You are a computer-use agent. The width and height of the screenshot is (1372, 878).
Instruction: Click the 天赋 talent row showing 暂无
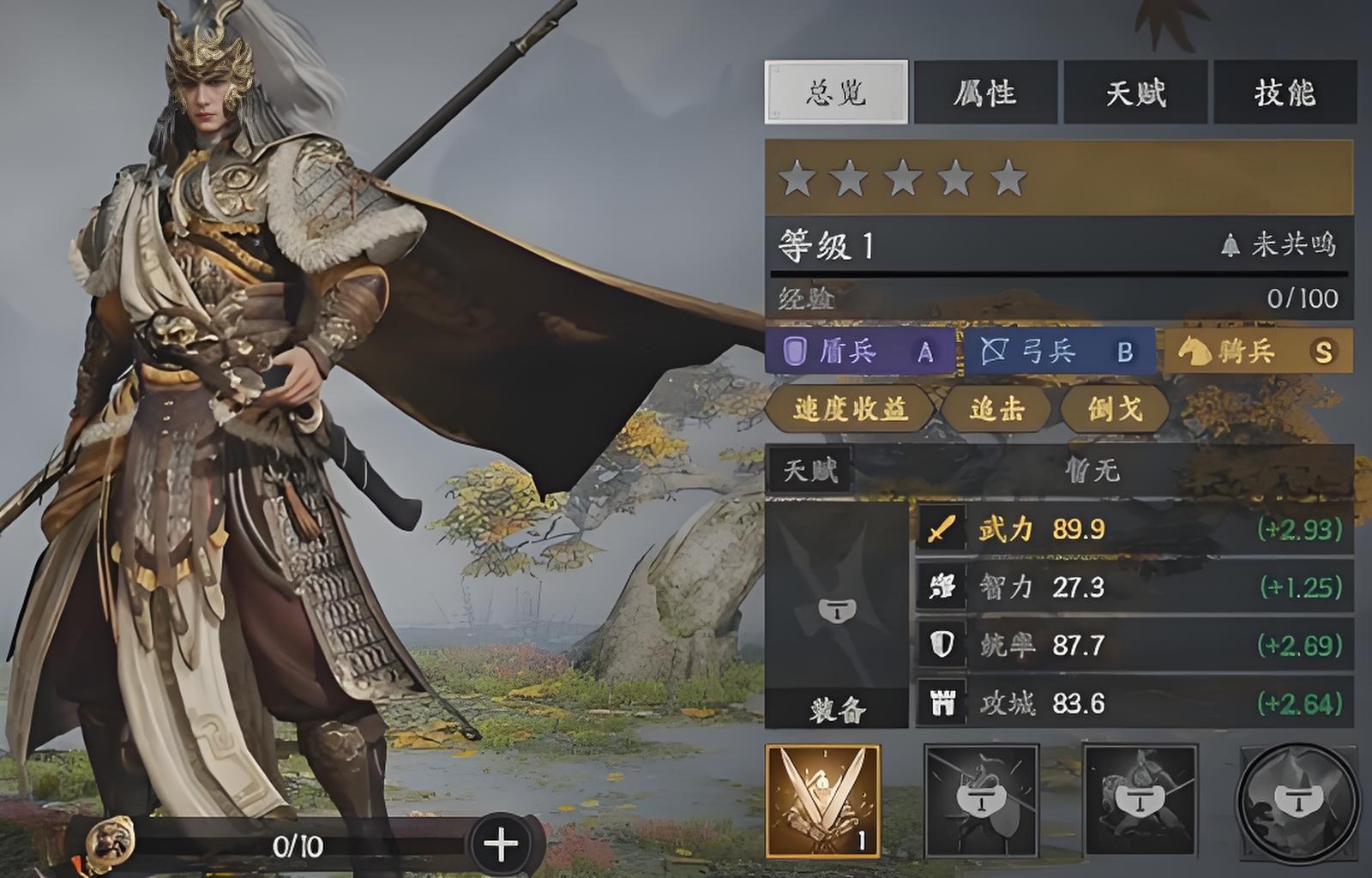click(x=1058, y=470)
